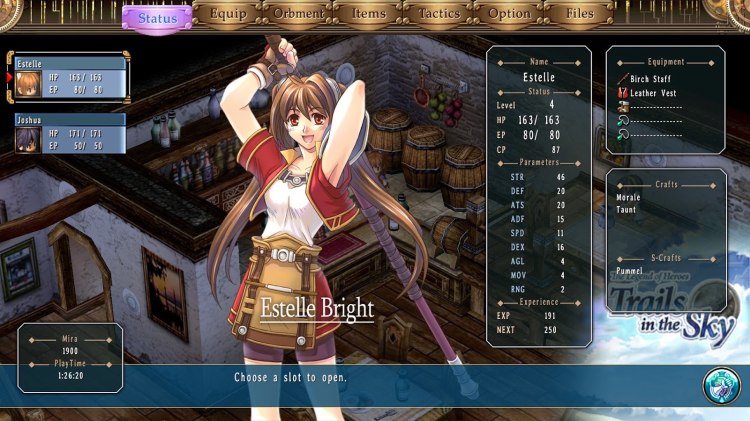Image resolution: width=750 pixels, height=421 pixels.
Task: Choose the Taunt craft
Action: click(627, 210)
